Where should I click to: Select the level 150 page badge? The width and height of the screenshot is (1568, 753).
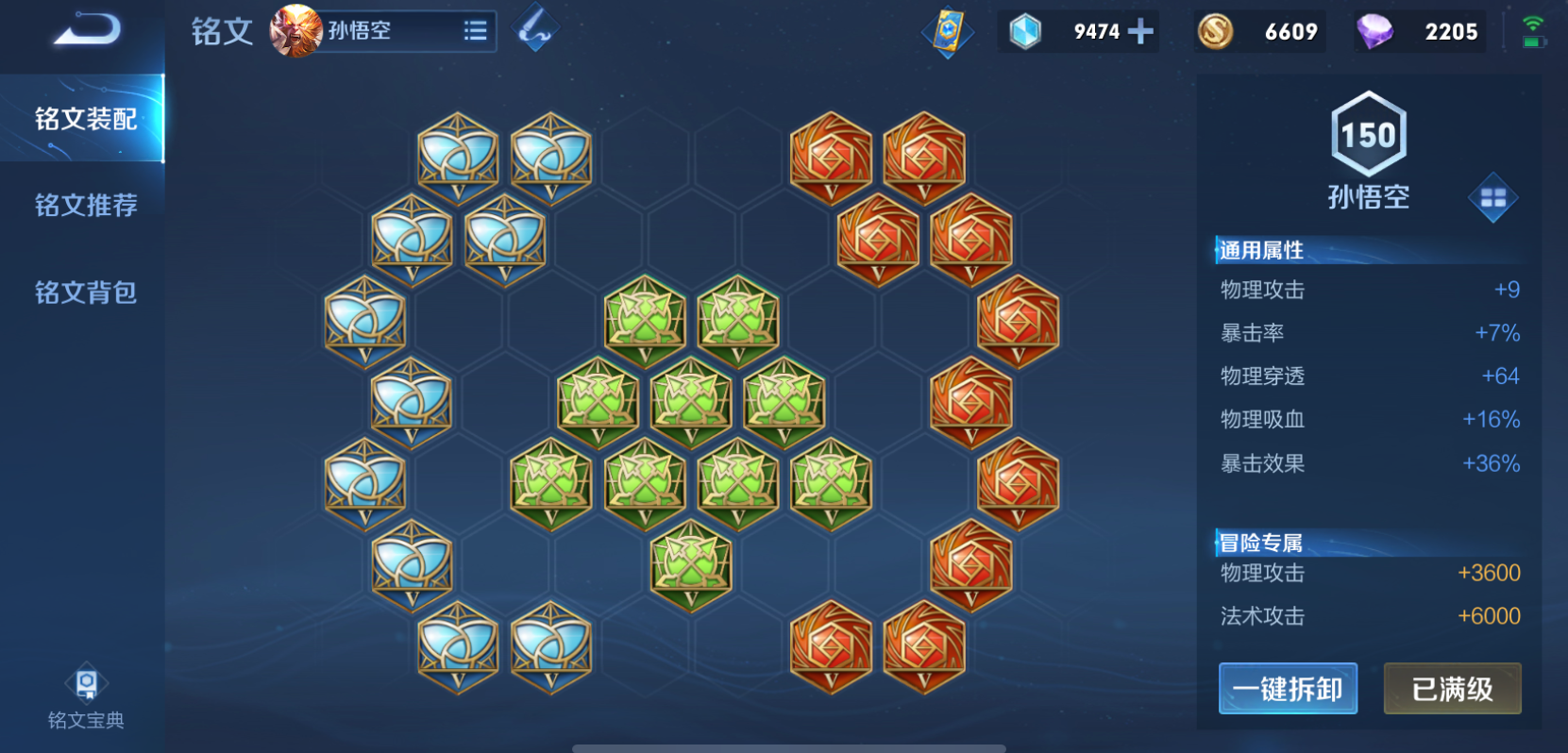[x=1368, y=134]
